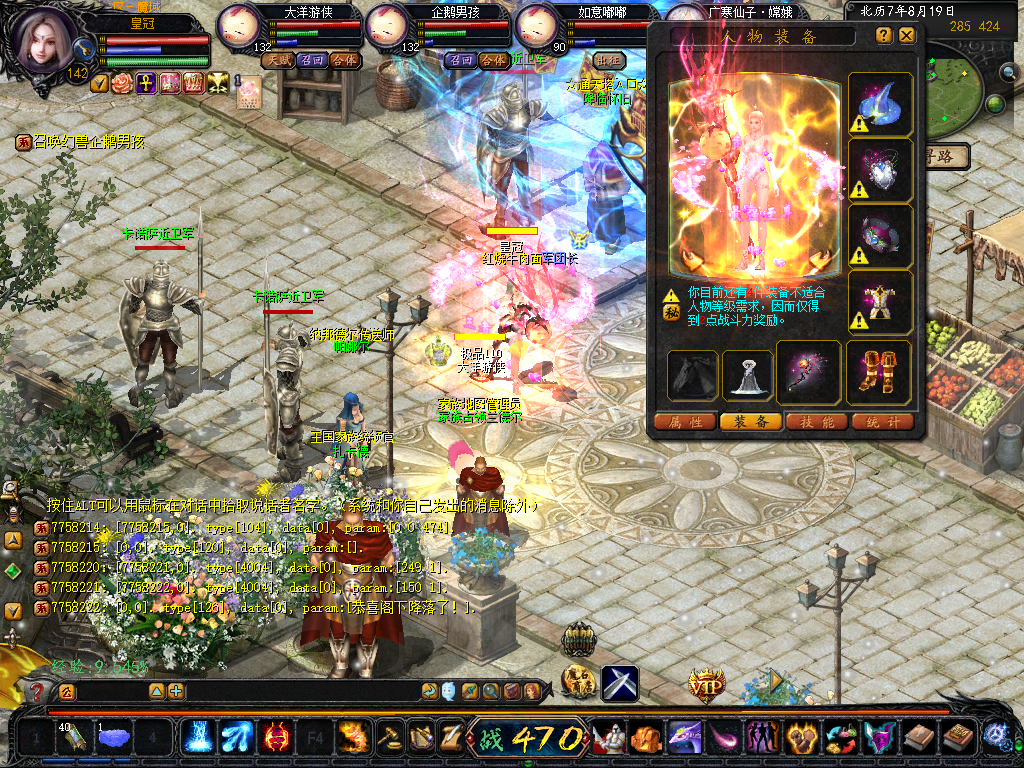Switch to the 技能 skills tab
This screenshot has height=768, width=1024.
[816, 422]
